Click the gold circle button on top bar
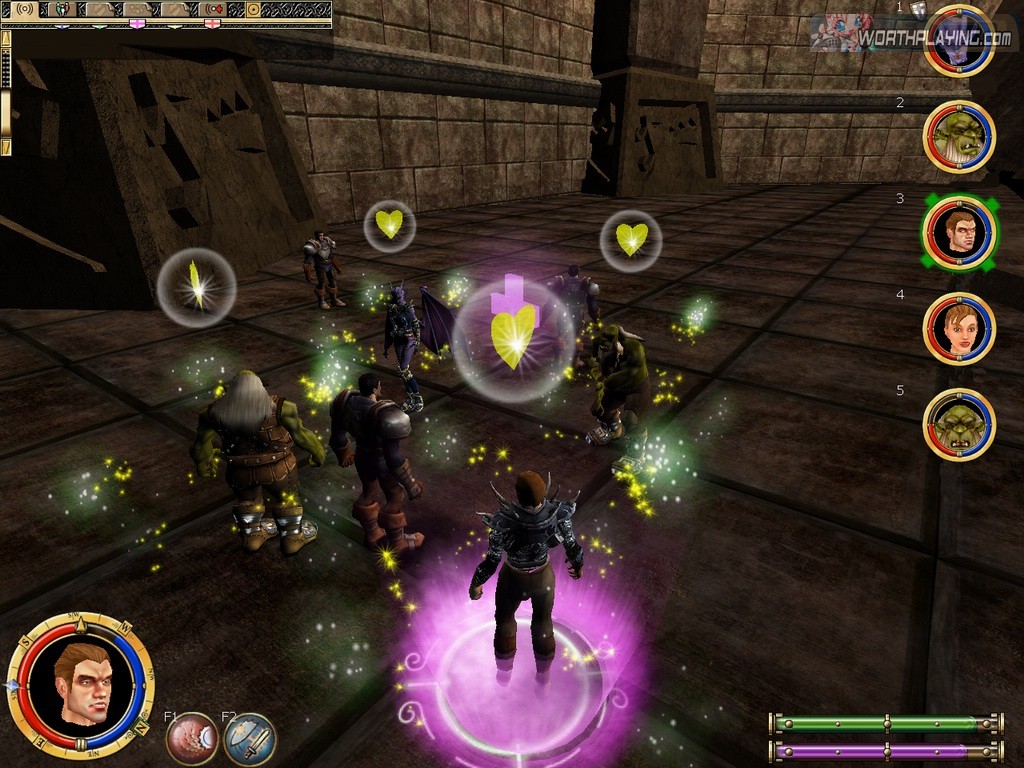Viewport: 1024px width, 768px height. [253, 10]
